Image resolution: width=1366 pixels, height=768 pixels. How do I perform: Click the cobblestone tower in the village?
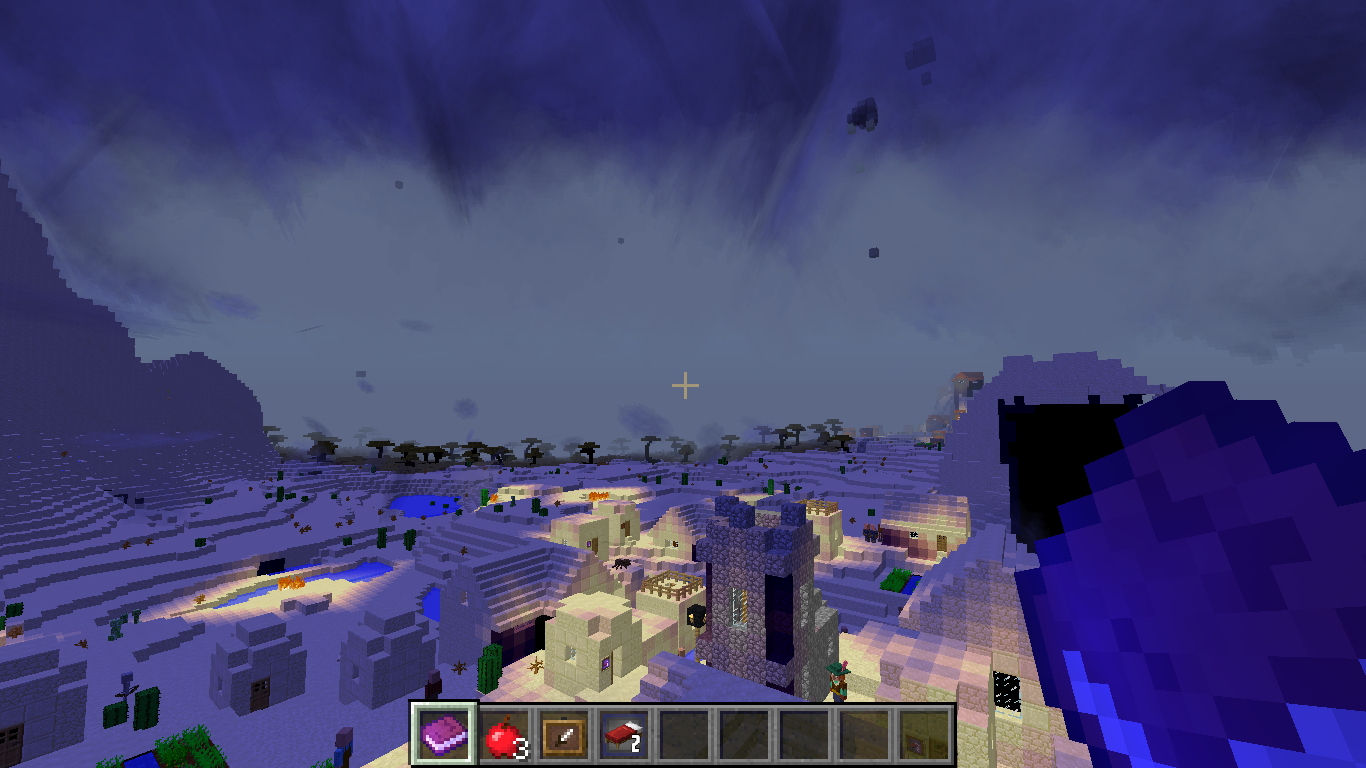click(750, 595)
